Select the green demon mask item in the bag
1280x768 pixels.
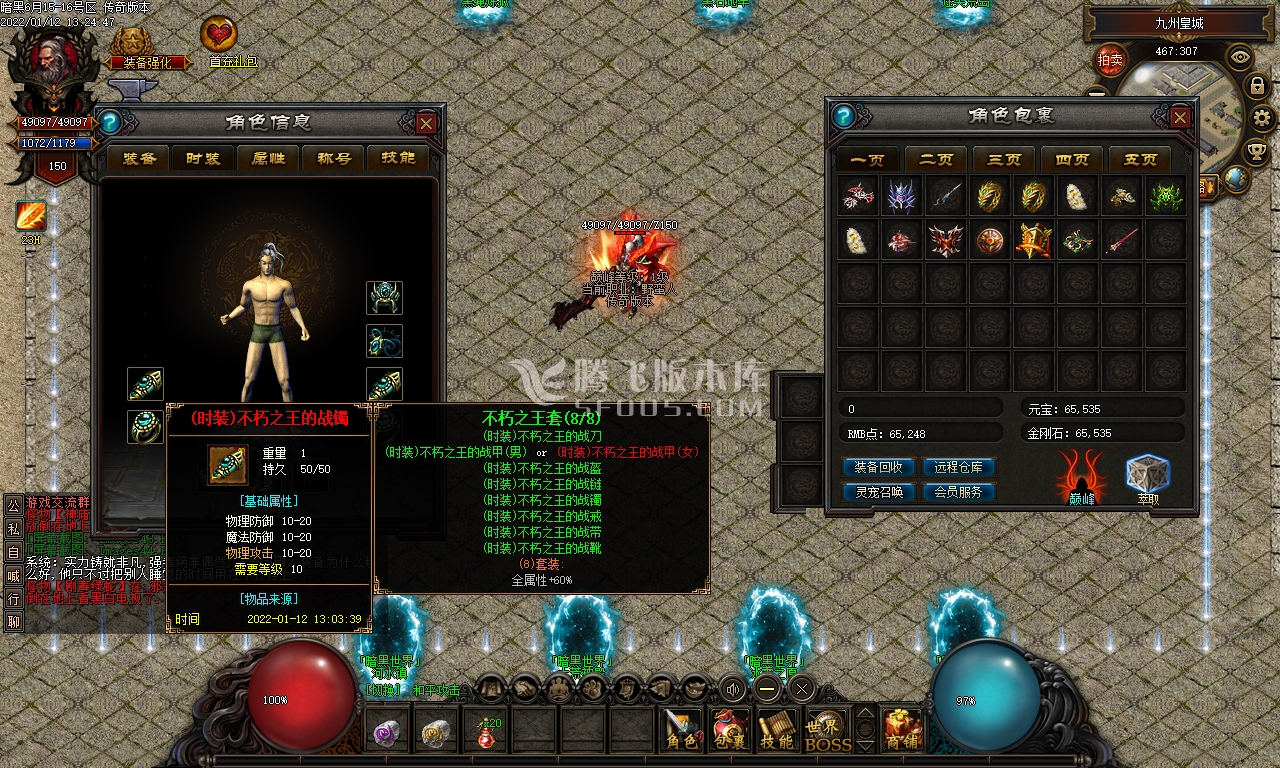(1166, 197)
